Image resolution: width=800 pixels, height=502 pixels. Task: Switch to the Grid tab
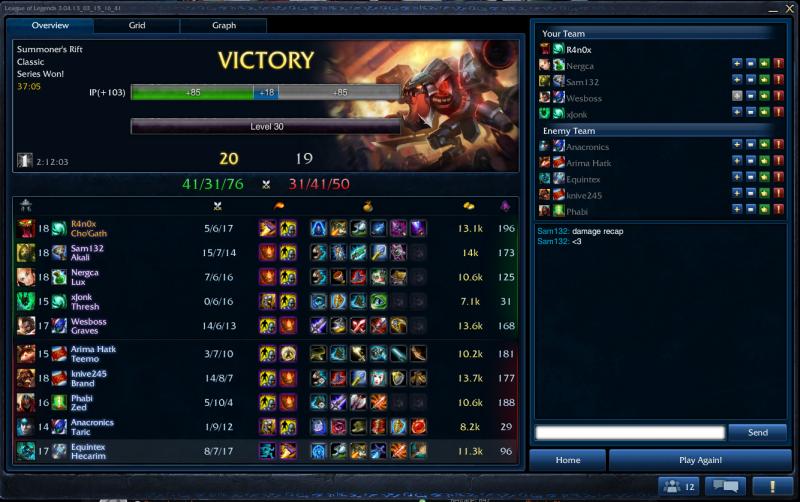coord(137,25)
